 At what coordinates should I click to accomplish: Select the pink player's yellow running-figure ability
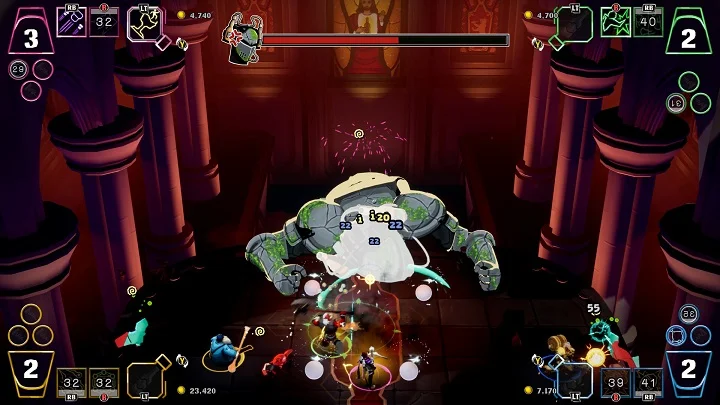click(142, 24)
